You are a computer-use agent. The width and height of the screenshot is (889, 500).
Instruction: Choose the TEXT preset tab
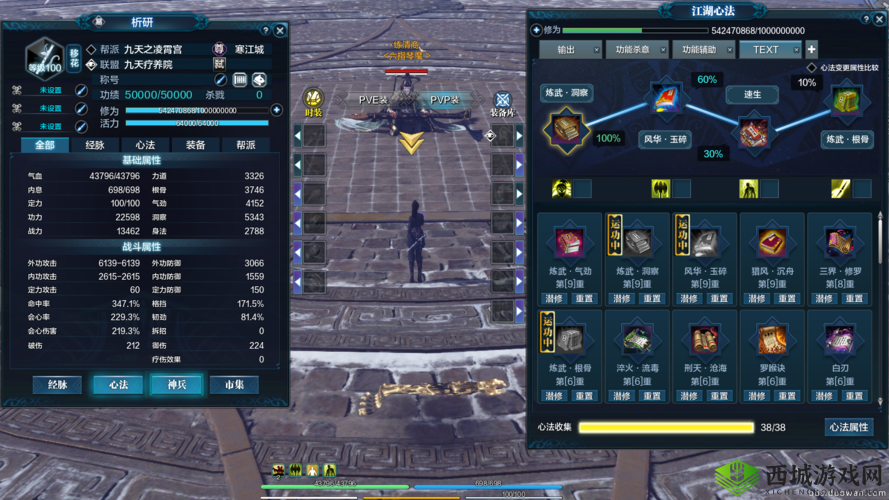click(766, 49)
